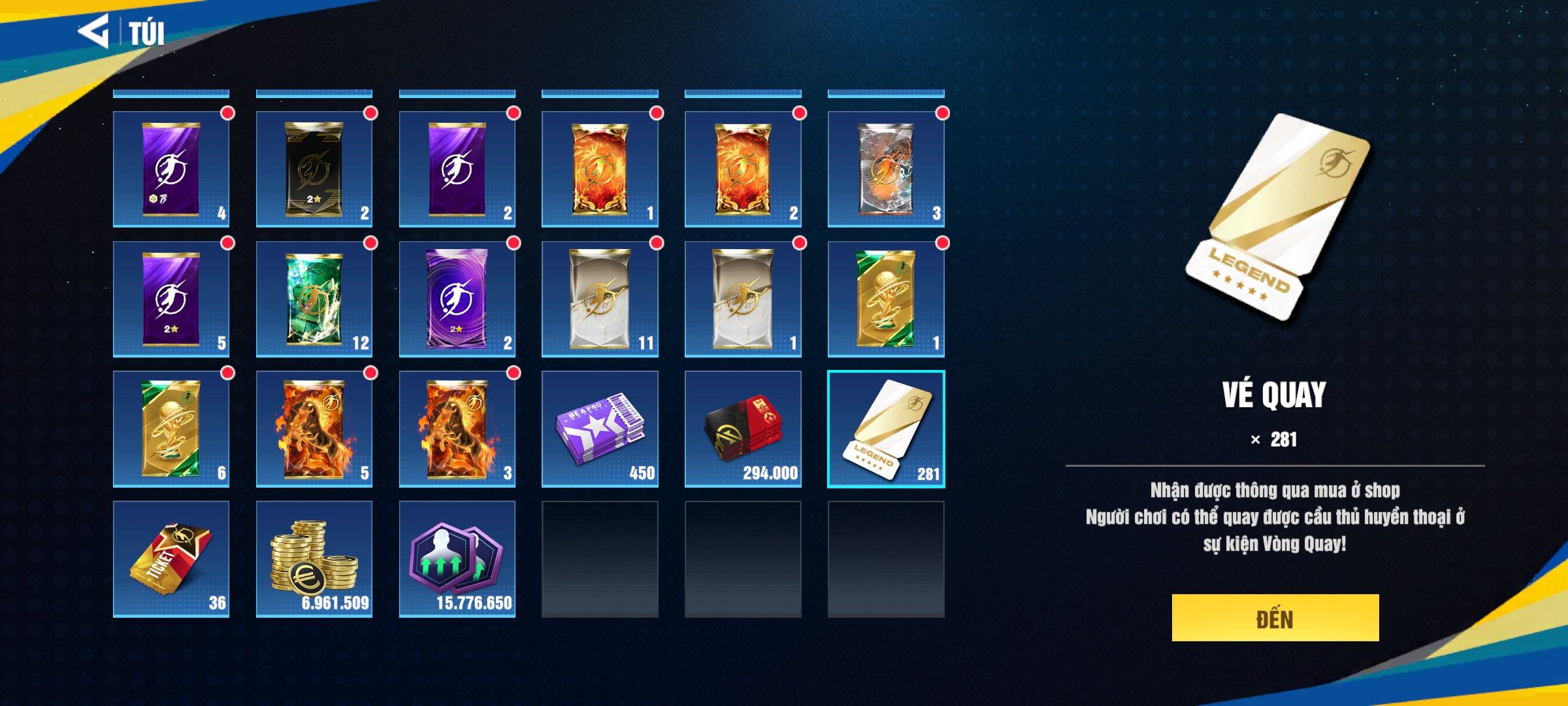Select the silver ice-and-fire pack with quantity 3

[x=885, y=169]
